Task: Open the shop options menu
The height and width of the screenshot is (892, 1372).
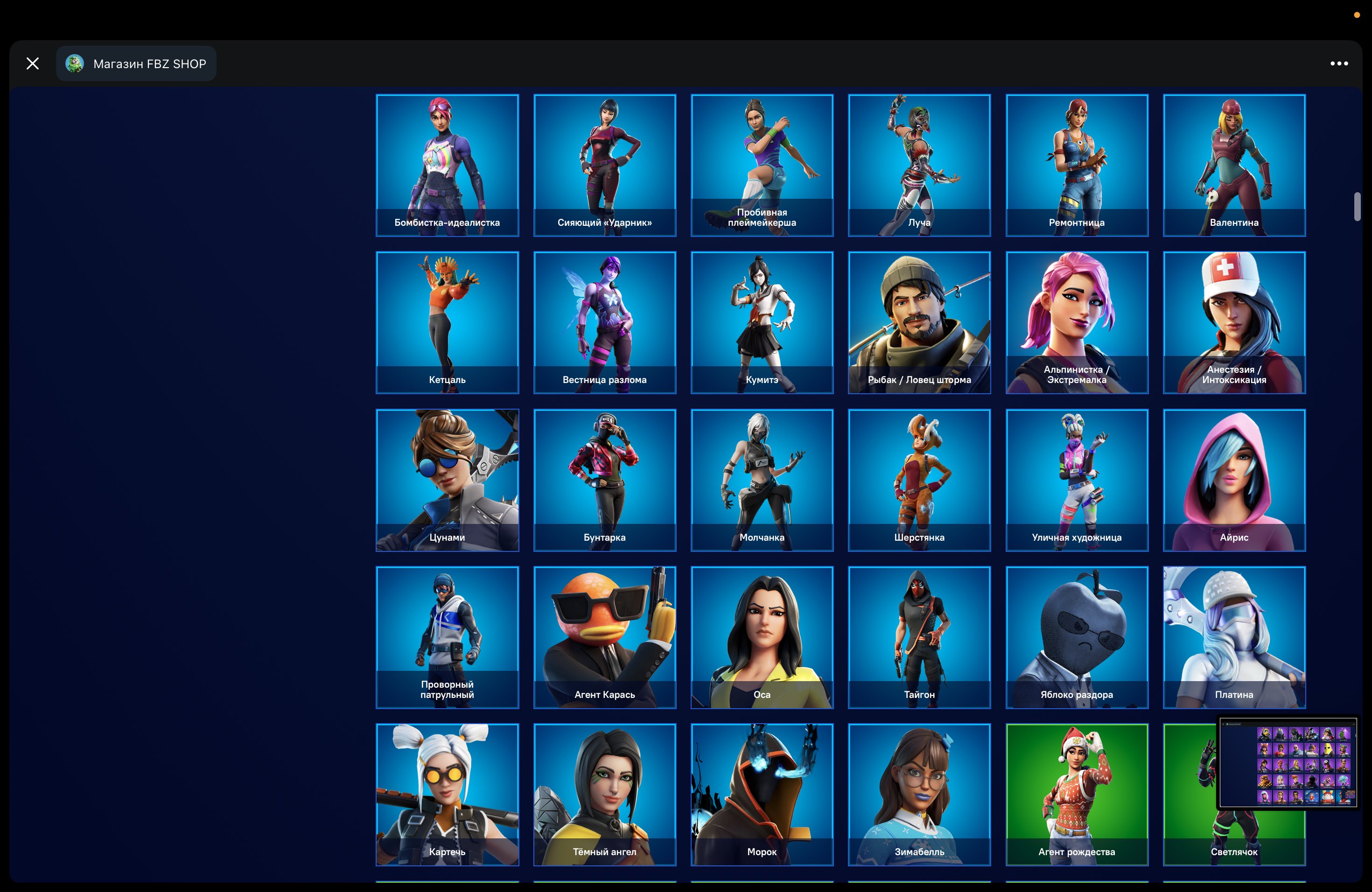Action: pos(1339,63)
